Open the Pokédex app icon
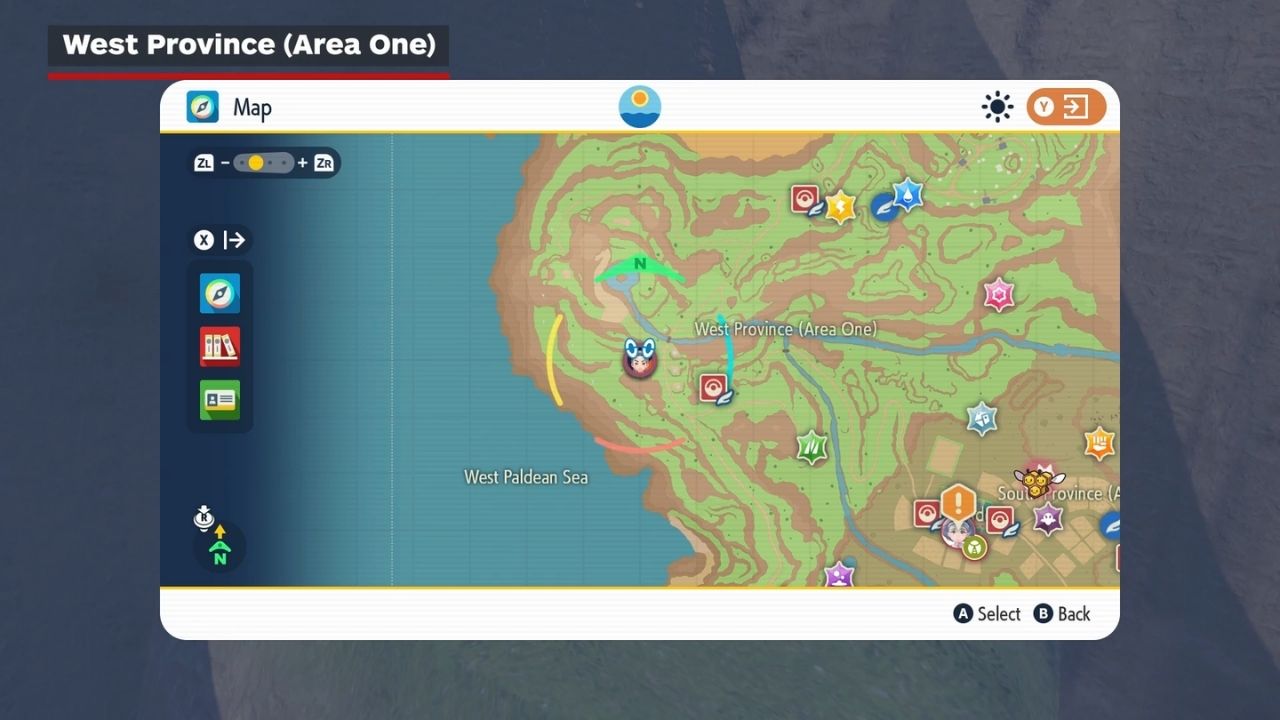 click(x=220, y=347)
